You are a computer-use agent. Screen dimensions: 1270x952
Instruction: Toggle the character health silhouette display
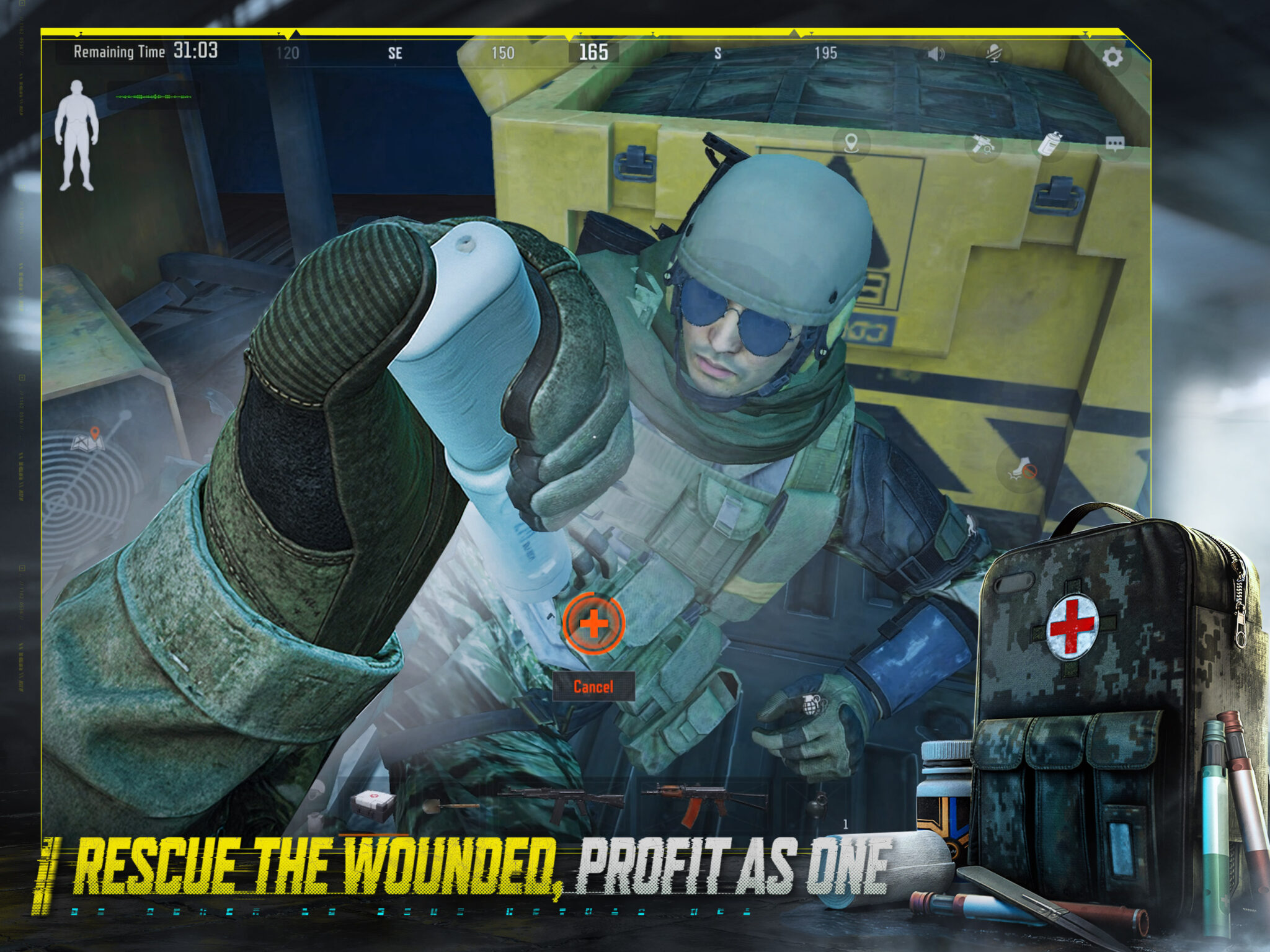76,133
